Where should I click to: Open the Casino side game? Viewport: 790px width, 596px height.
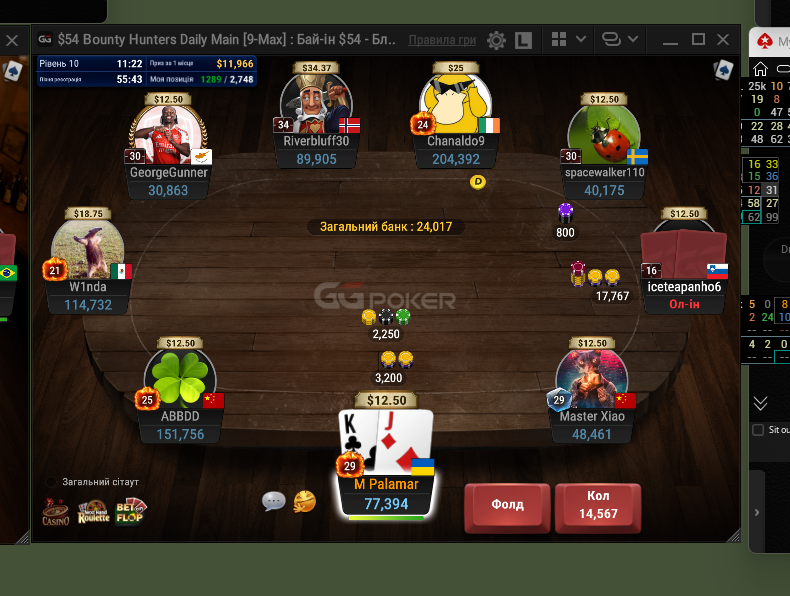(56, 512)
